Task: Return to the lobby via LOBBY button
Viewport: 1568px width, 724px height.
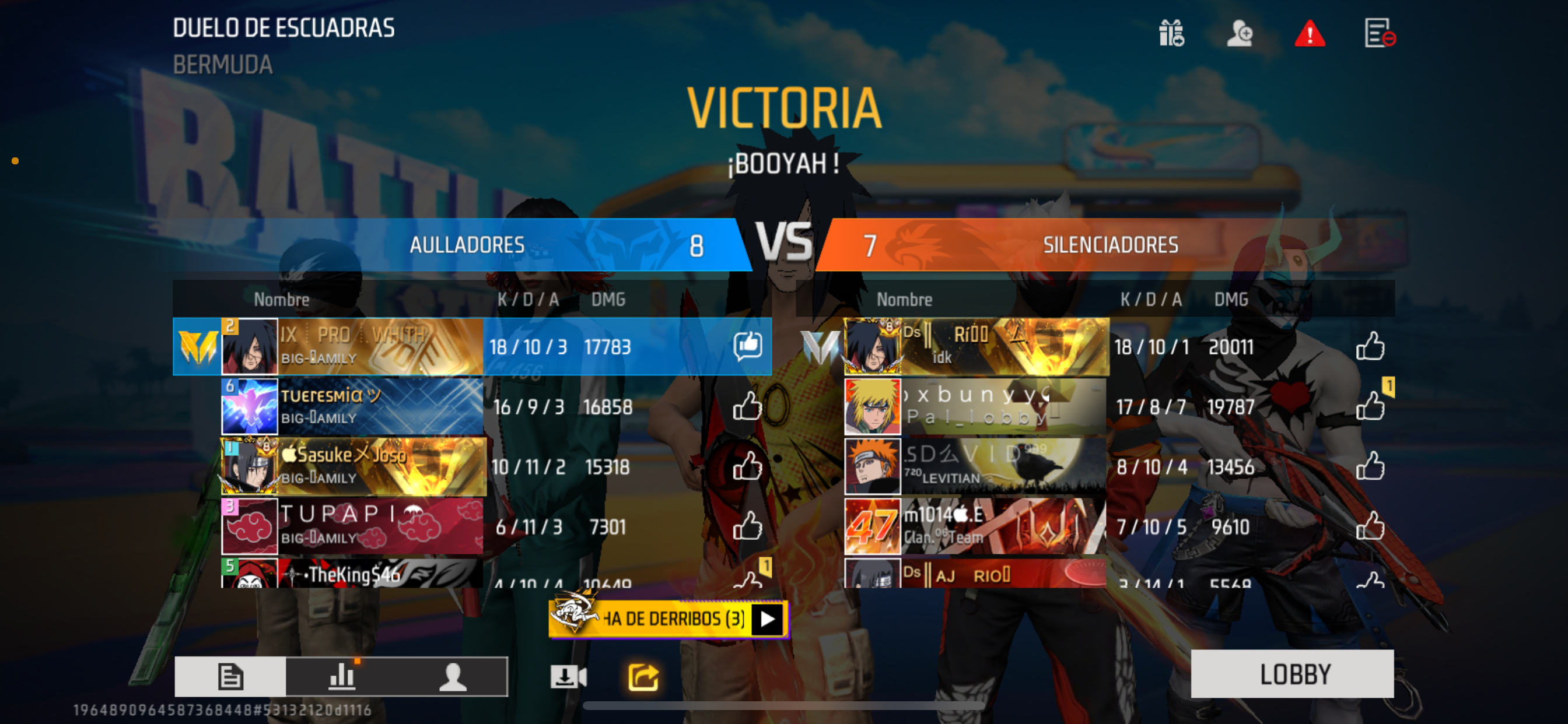Action: click(1291, 673)
